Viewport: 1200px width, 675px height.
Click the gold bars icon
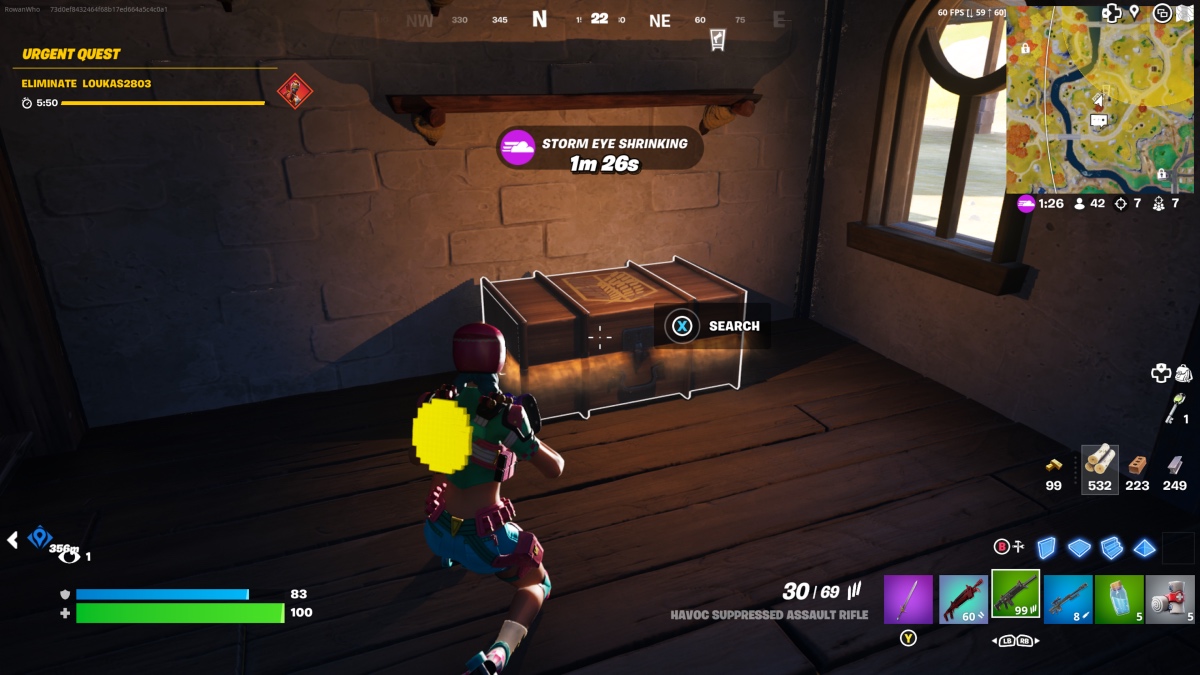pos(1054,465)
